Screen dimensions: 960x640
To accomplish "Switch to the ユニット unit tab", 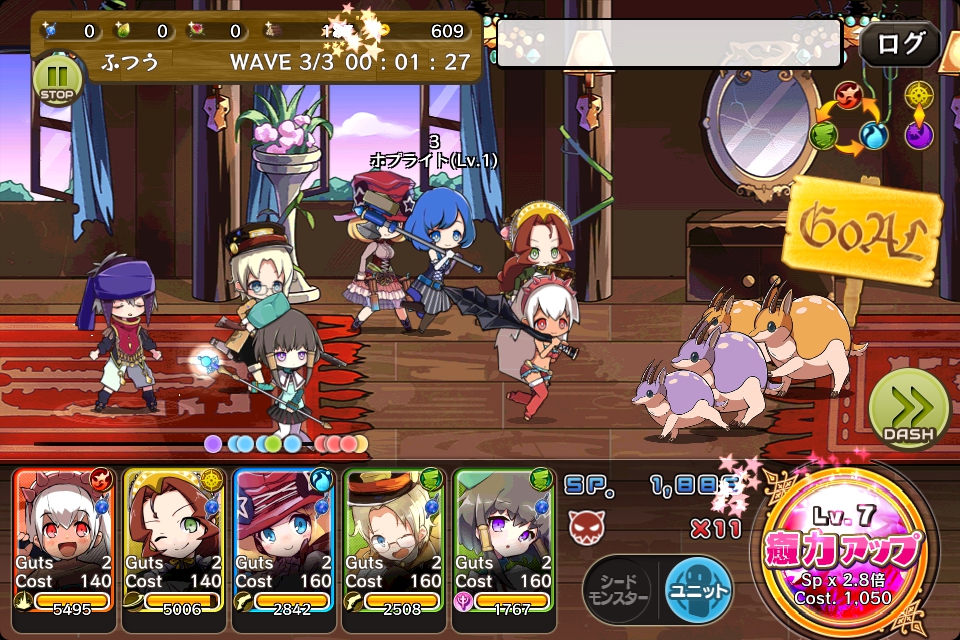I will (x=699, y=584).
